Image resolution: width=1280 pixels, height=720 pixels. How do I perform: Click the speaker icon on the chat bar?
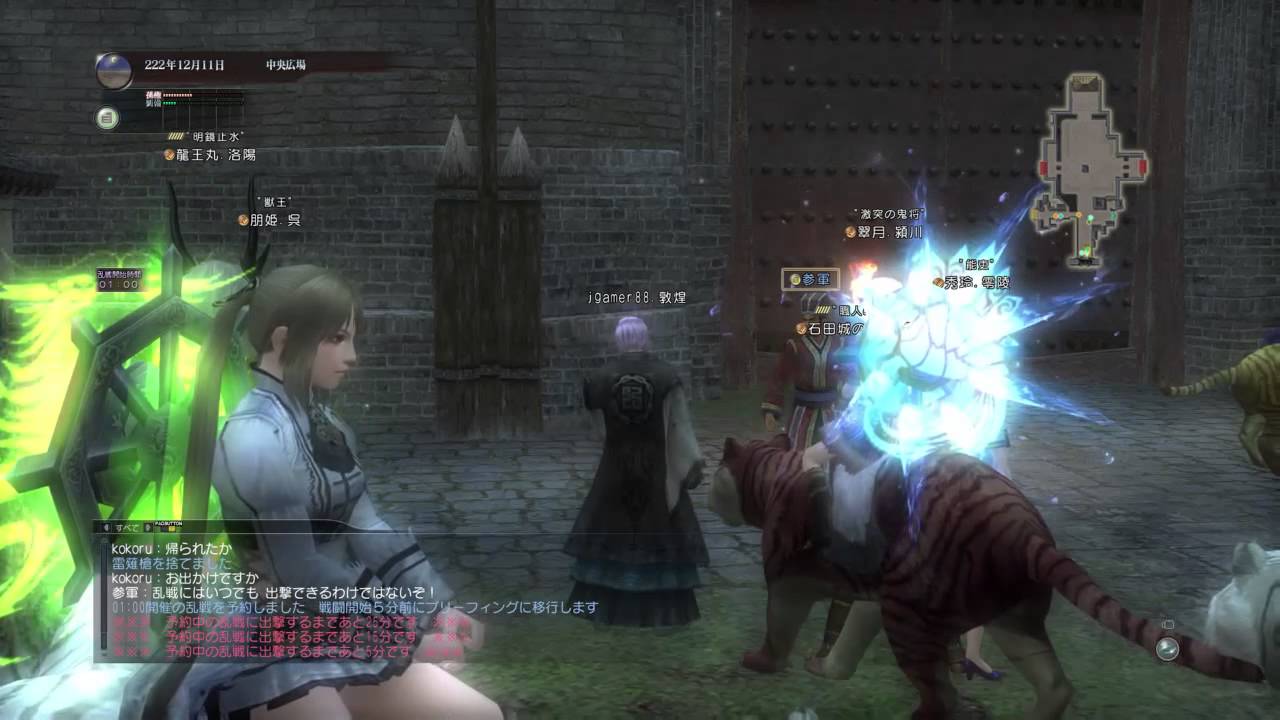click(x=107, y=527)
